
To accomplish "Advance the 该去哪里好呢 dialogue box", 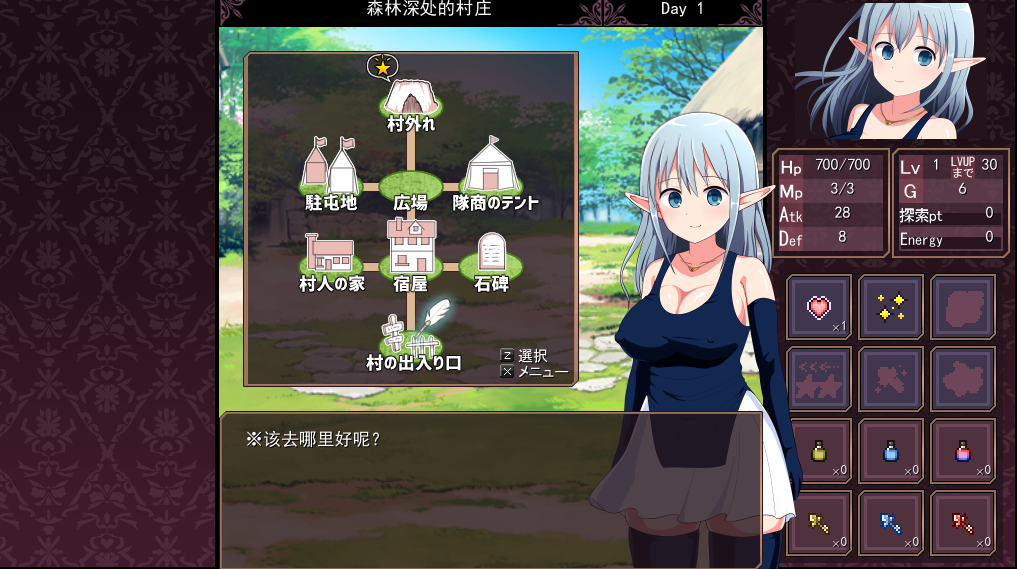I will tap(490, 490).
